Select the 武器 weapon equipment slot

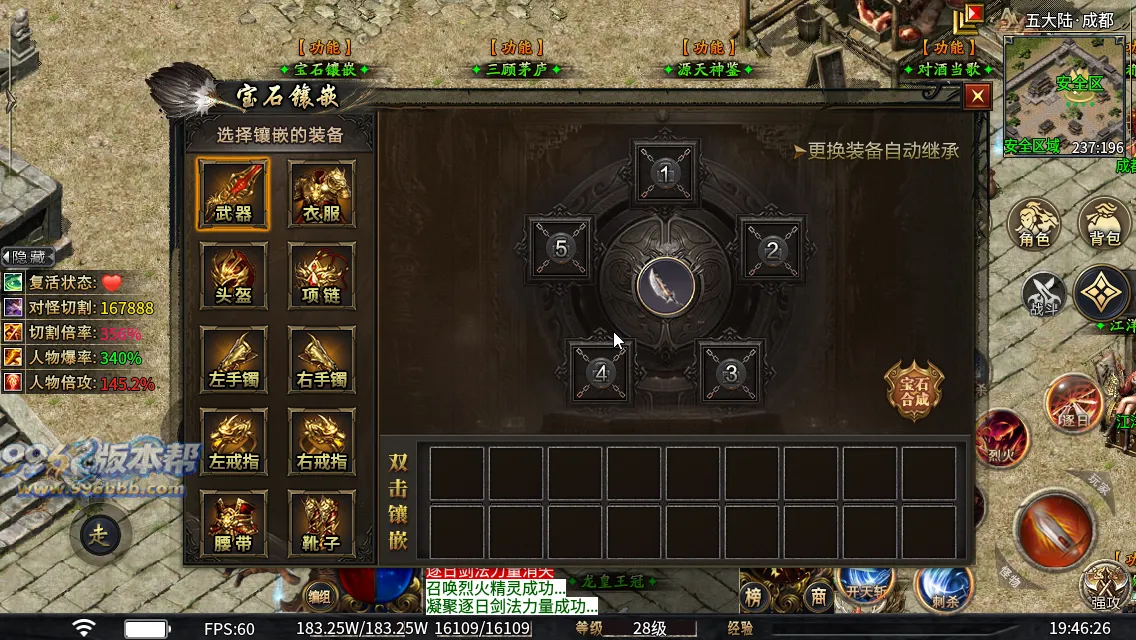pos(233,193)
